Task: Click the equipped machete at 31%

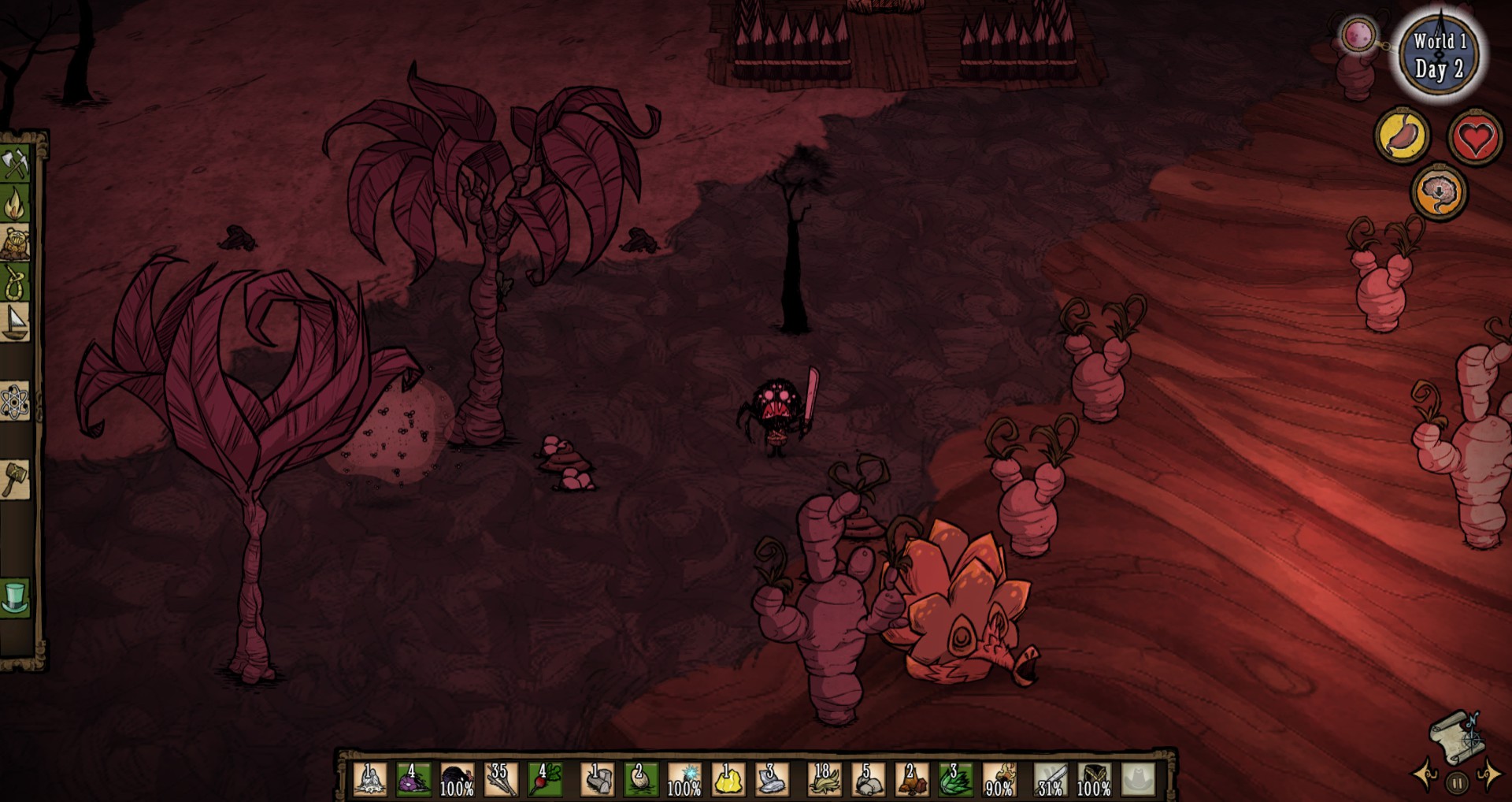Action: pos(1051,779)
